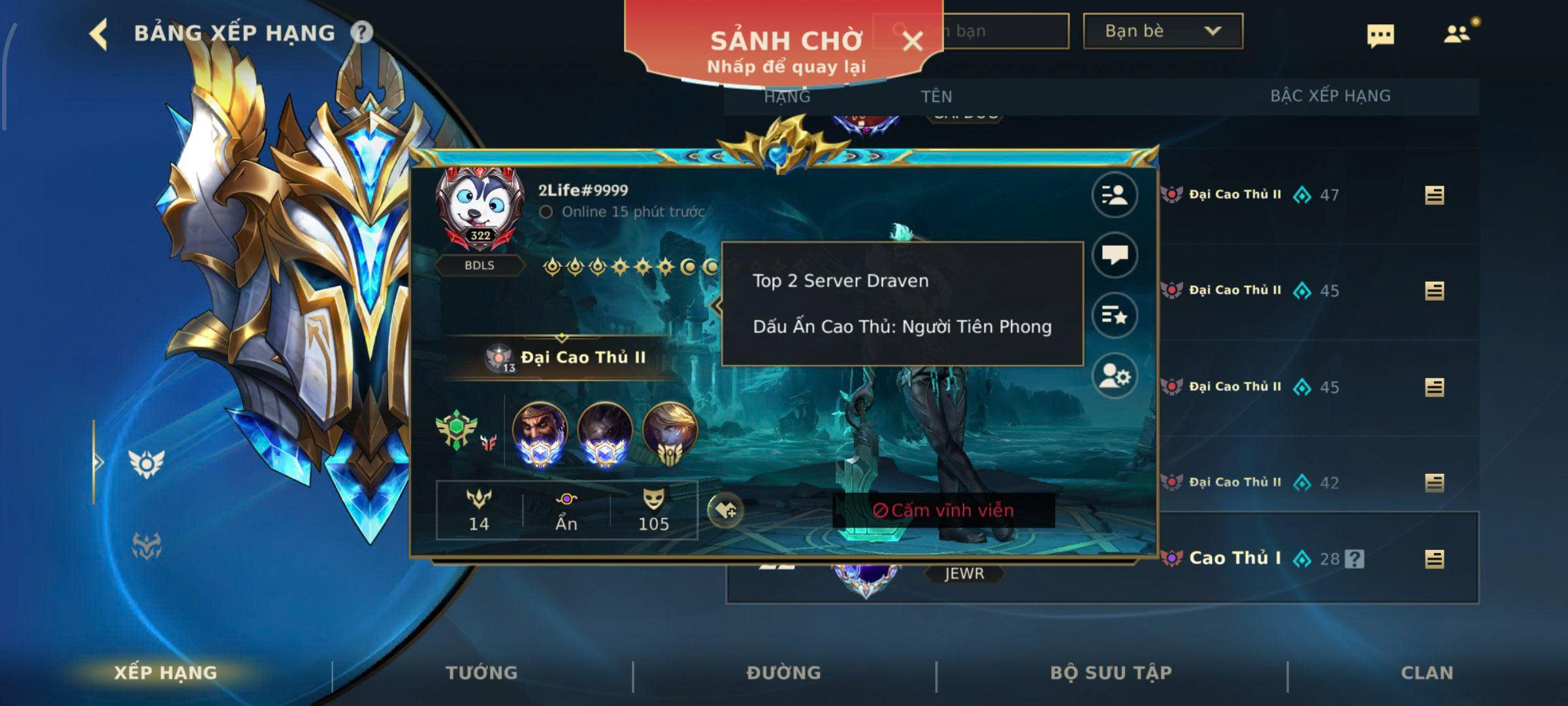Open details for the Cao Thủ I row
This screenshot has height=706, width=1568.
click(1434, 559)
